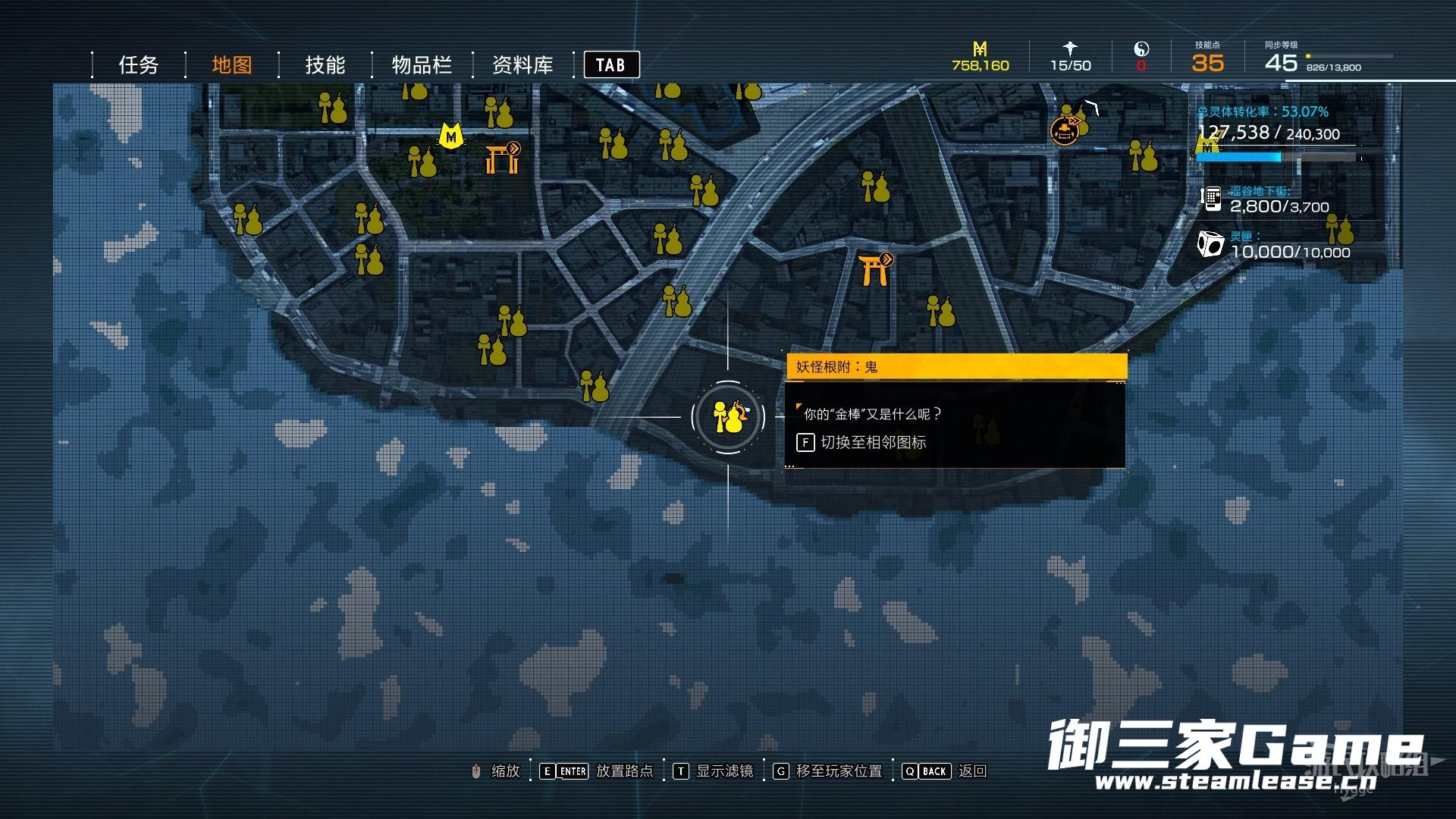Click 切换至相邻图标 in the tooltip
1456x819 pixels.
[872, 443]
